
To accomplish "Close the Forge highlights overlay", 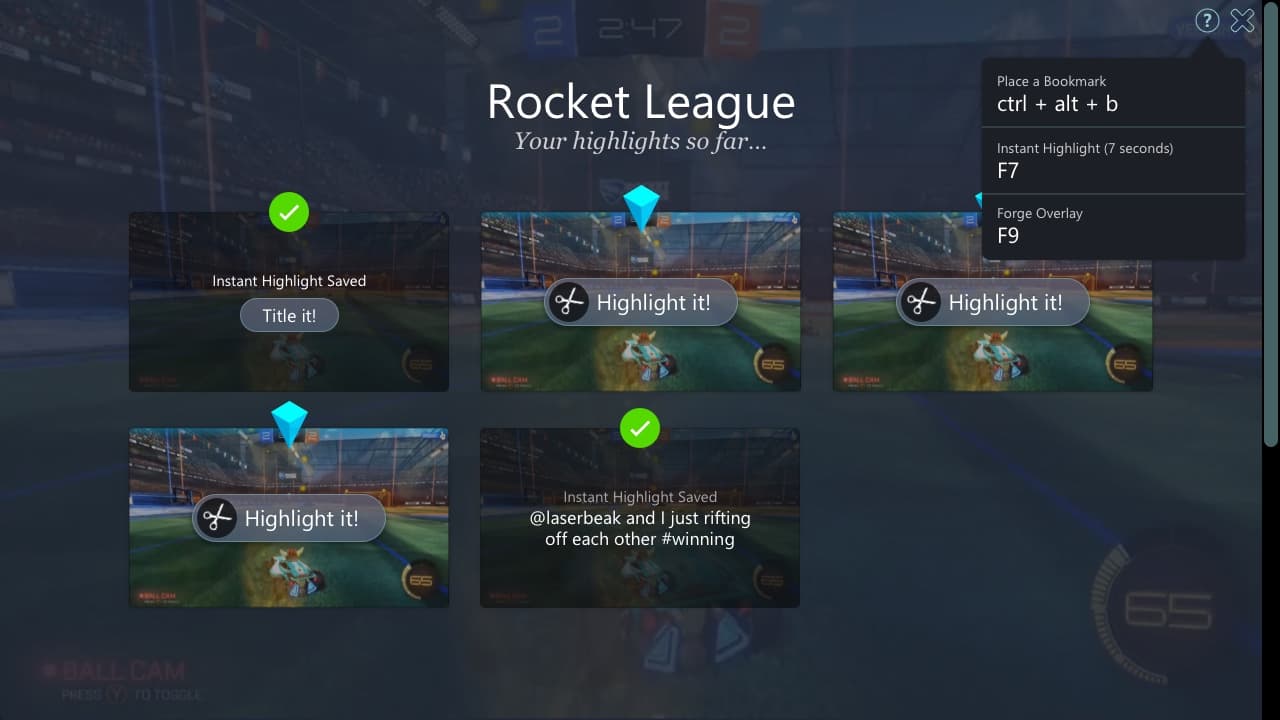I will click(x=1242, y=21).
